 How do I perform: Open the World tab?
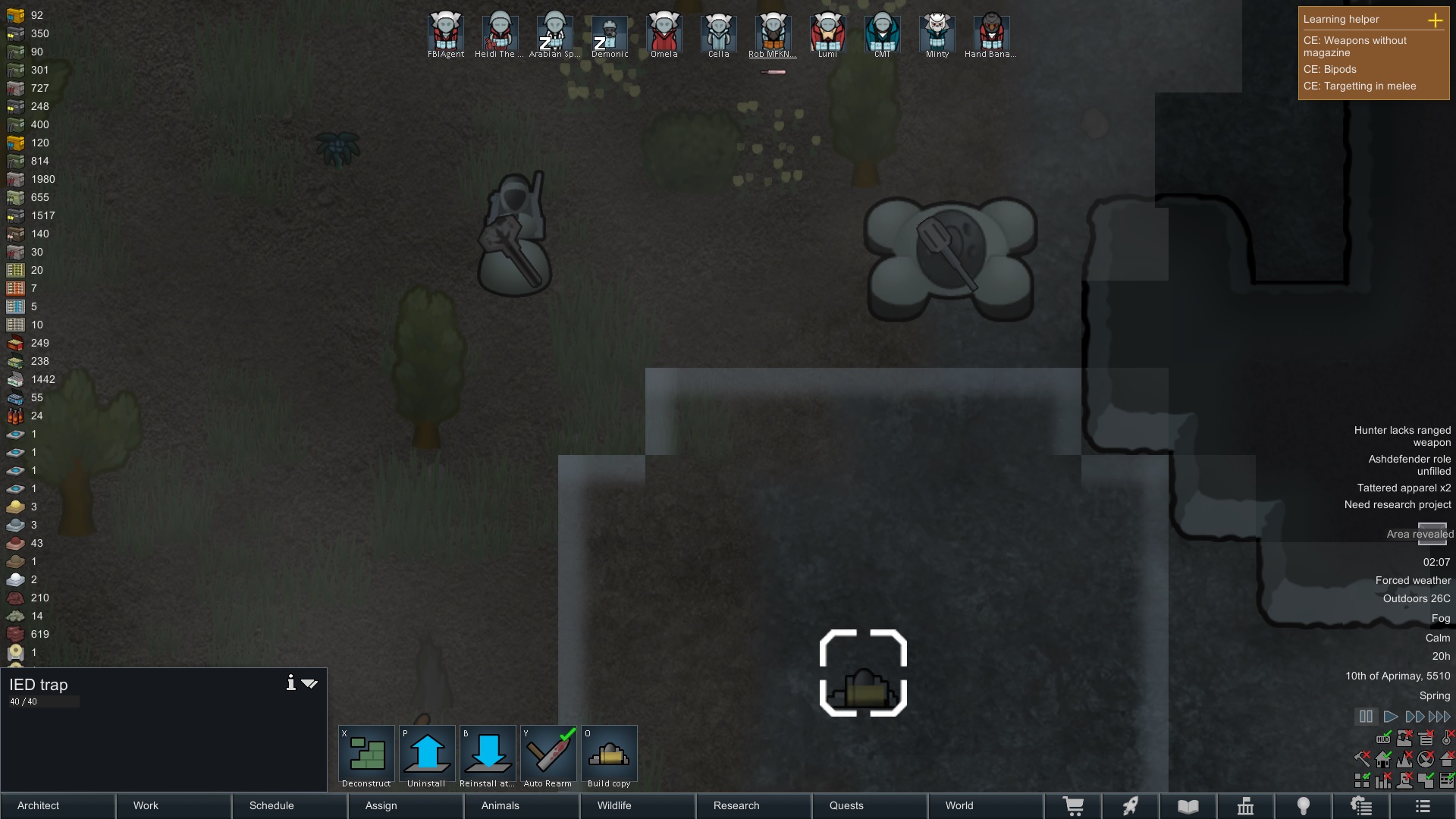(x=959, y=806)
